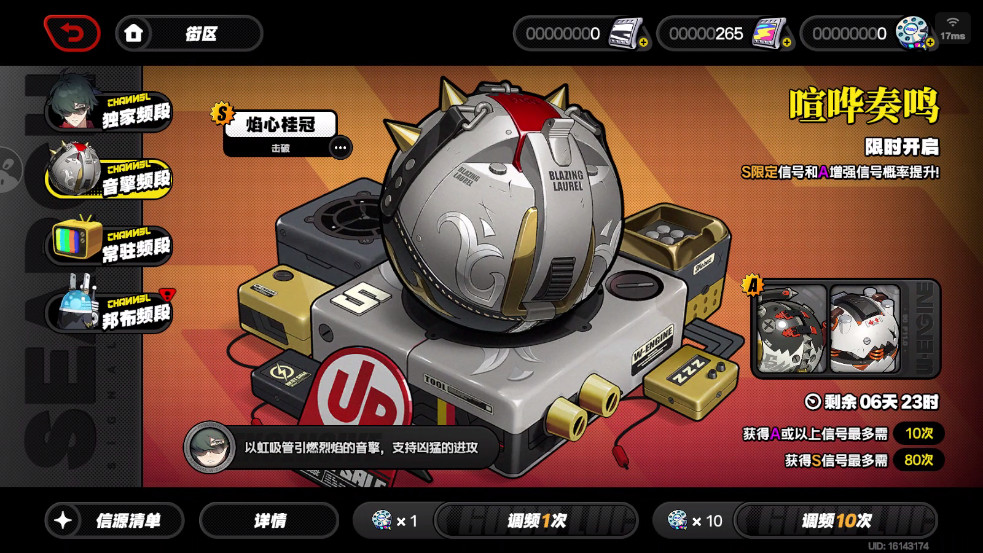Select the 焰心桂冠 S-rank name label

point(280,125)
